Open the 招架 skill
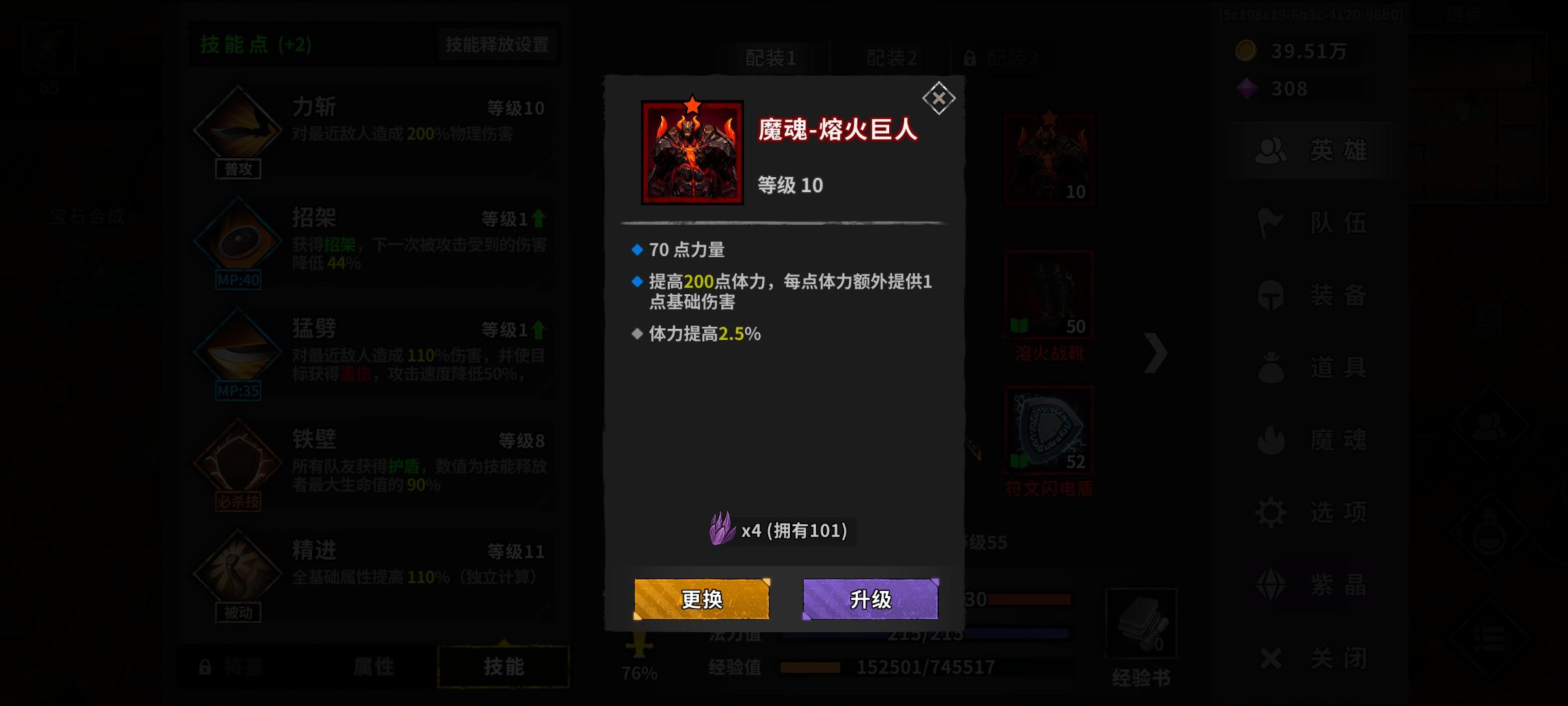 click(237, 240)
